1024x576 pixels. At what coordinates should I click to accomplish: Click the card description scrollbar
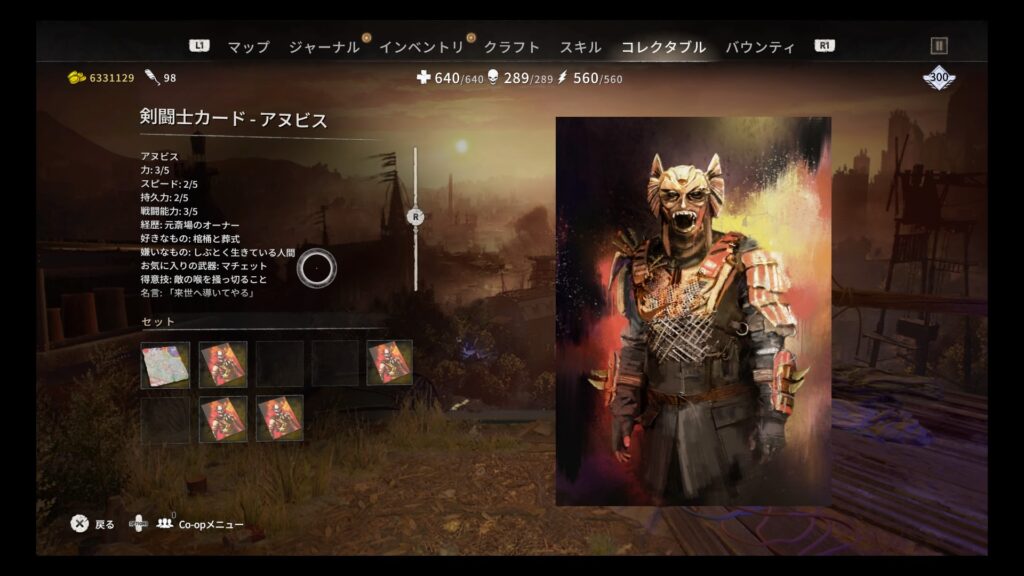tap(416, 217)
